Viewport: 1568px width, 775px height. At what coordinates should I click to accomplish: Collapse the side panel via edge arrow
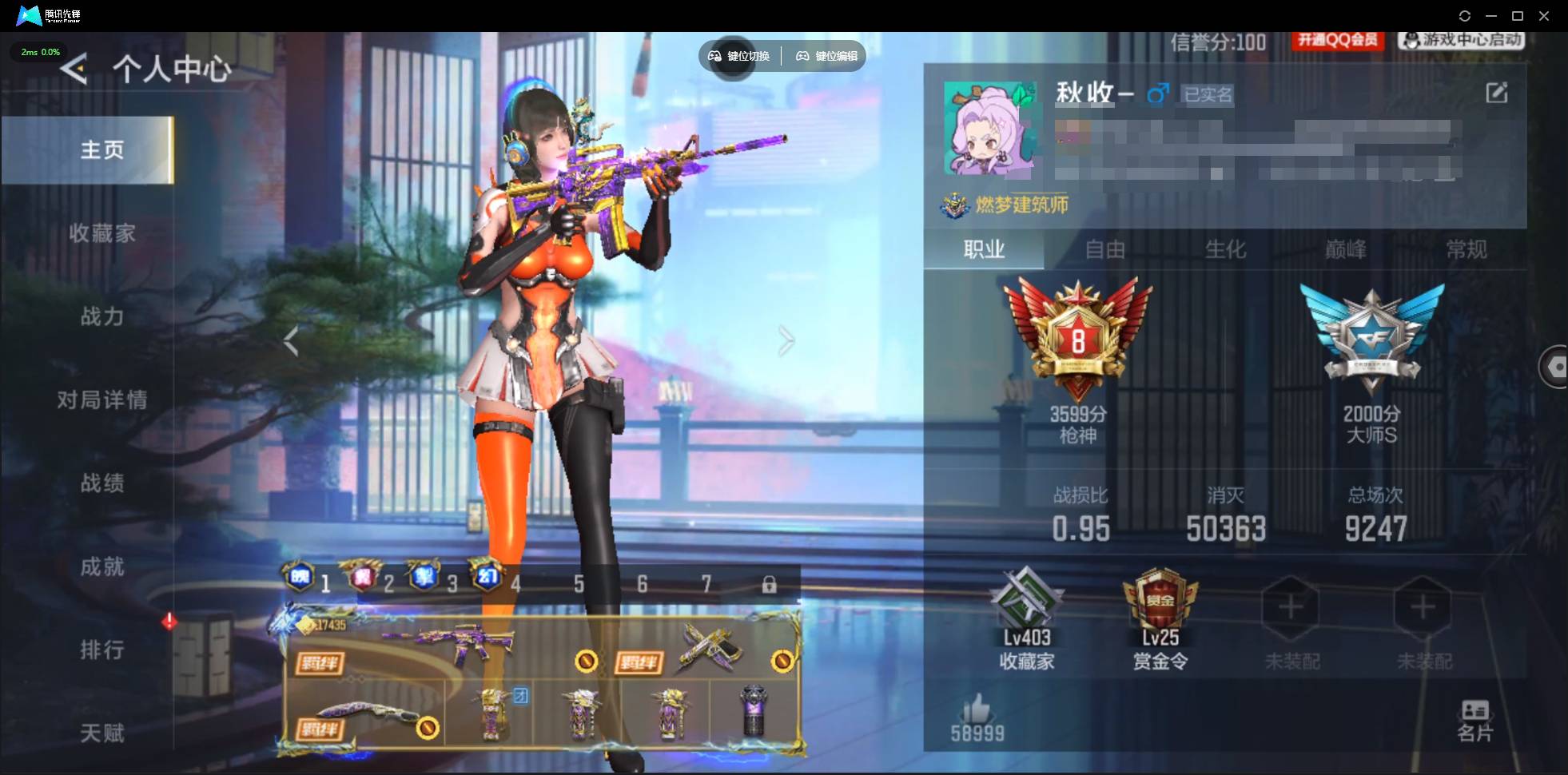click(x=1557, y=368)
